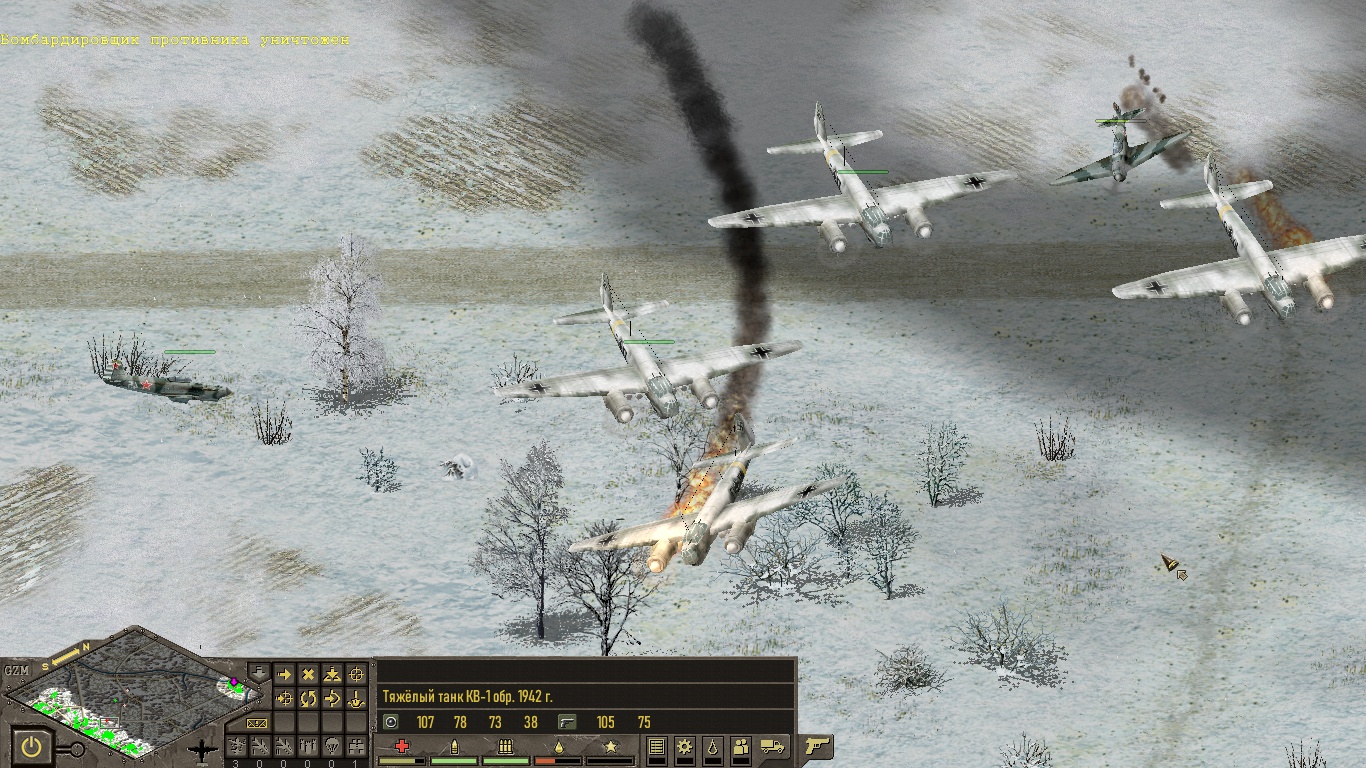Click the gear icon button
1366x768 pixels.
[x=685, y=746]
